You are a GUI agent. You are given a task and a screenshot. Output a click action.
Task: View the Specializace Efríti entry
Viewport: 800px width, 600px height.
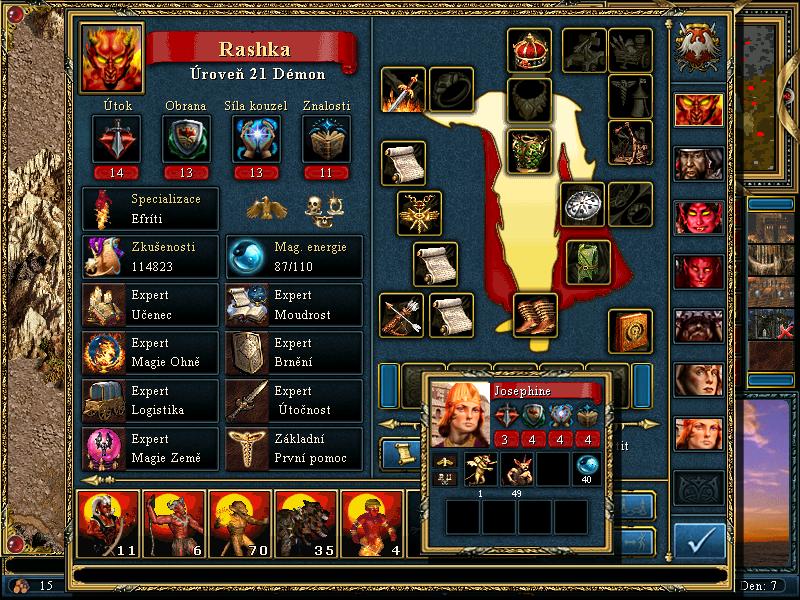tap(150, 208)
